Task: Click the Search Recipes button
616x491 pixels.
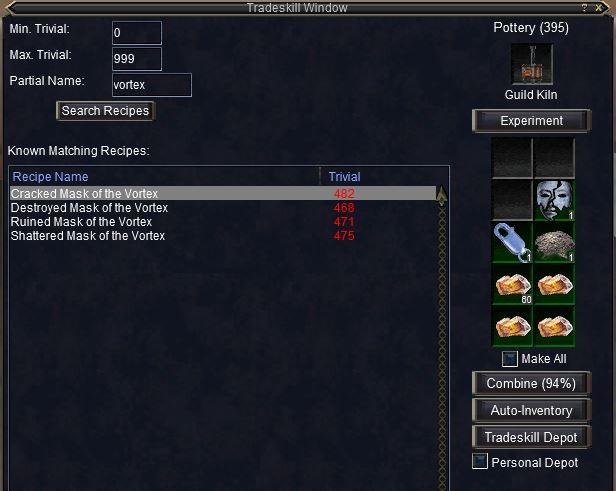Action: [x=105, y=111]
